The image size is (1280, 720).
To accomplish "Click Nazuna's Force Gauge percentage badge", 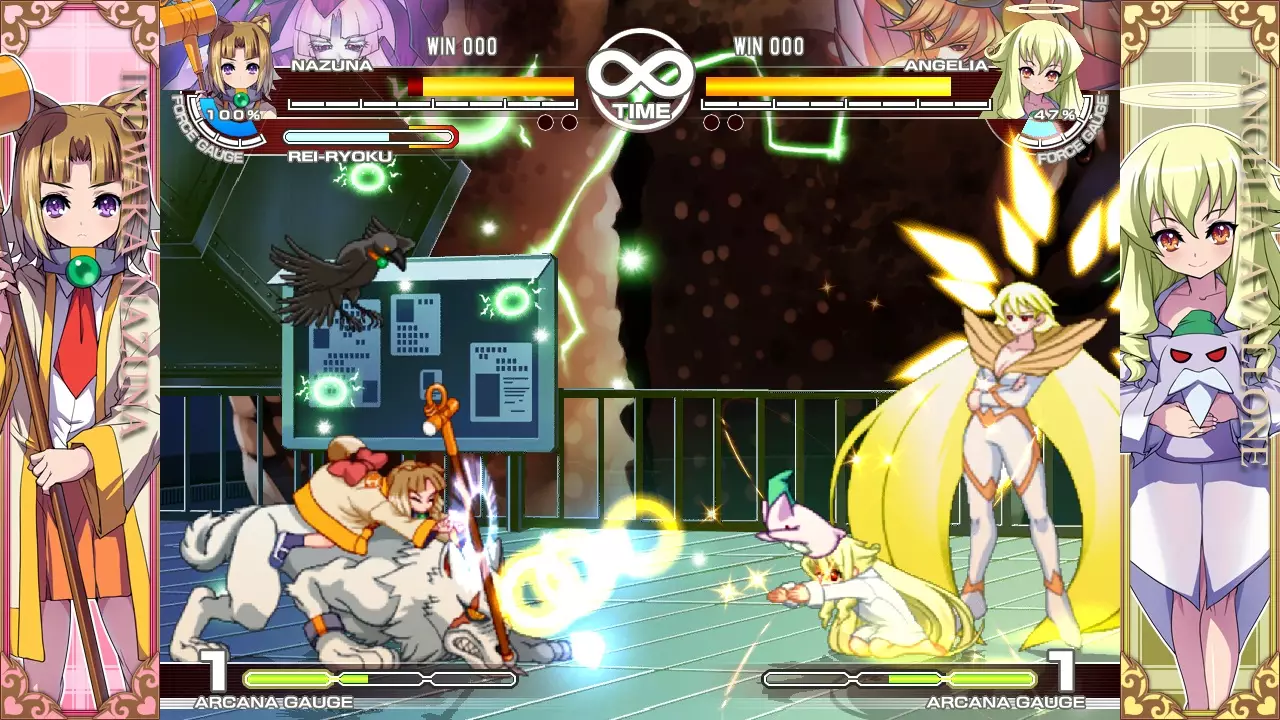I will 233,113.
